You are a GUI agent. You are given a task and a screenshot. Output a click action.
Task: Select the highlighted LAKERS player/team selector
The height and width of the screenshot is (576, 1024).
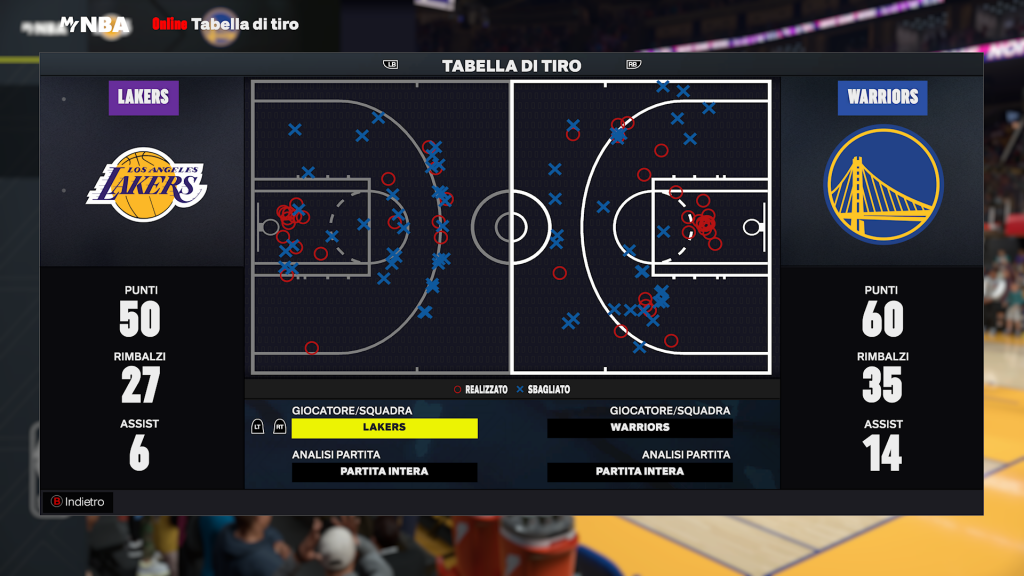pyautogui.click(x=385, y=428)
